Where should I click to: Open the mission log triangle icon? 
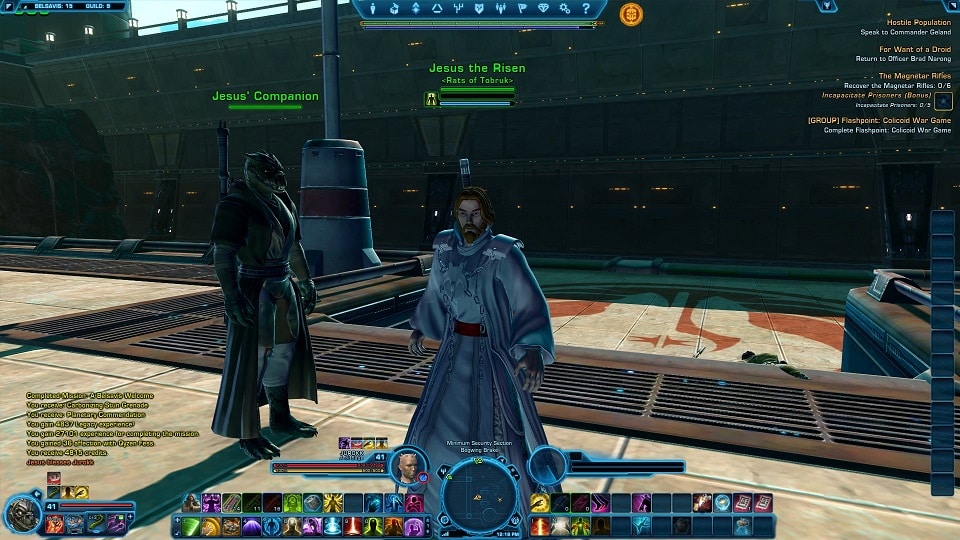[x=437, y=9]
